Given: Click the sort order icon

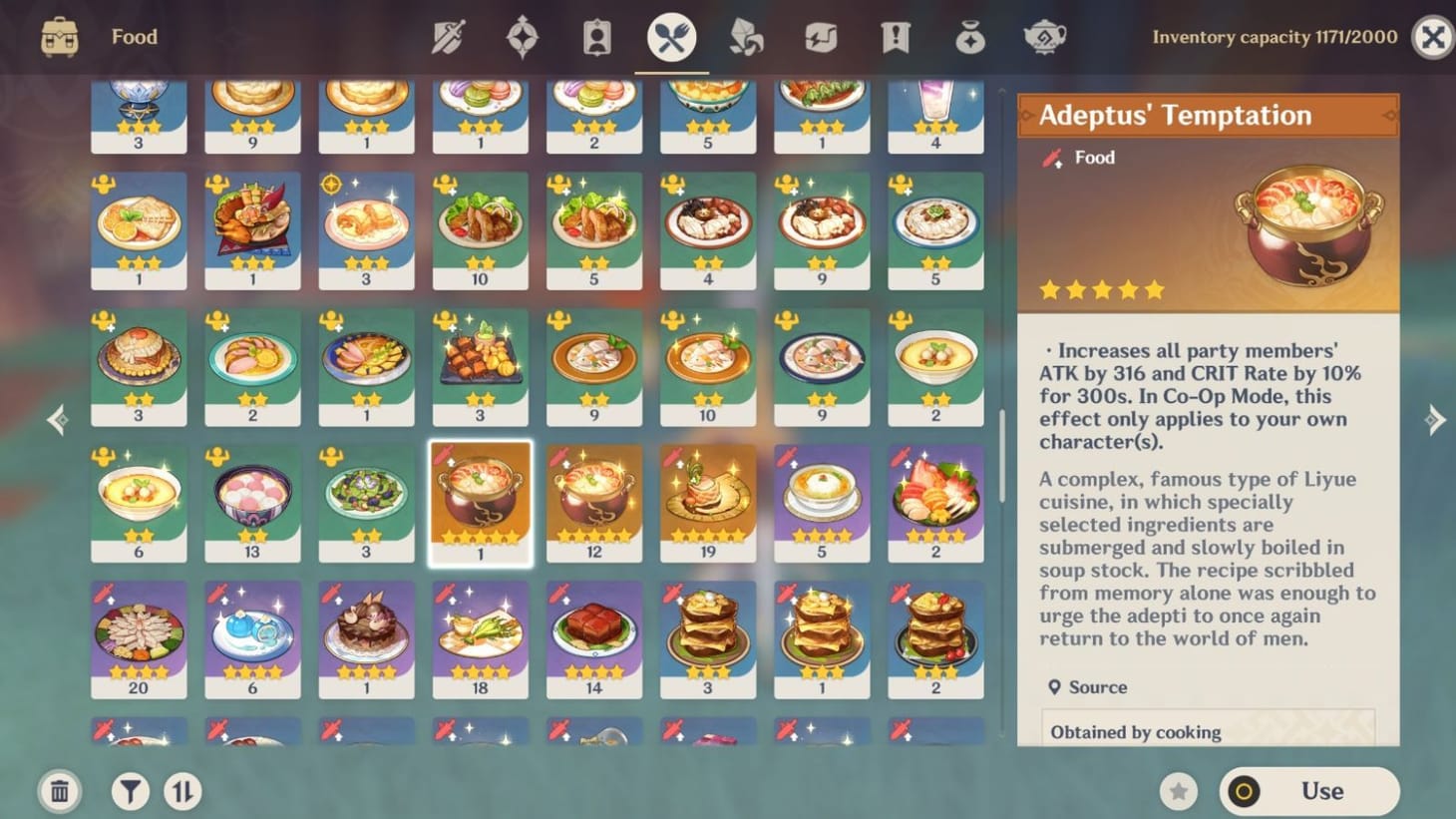Looking at the screenshot, I should point(183,790).
